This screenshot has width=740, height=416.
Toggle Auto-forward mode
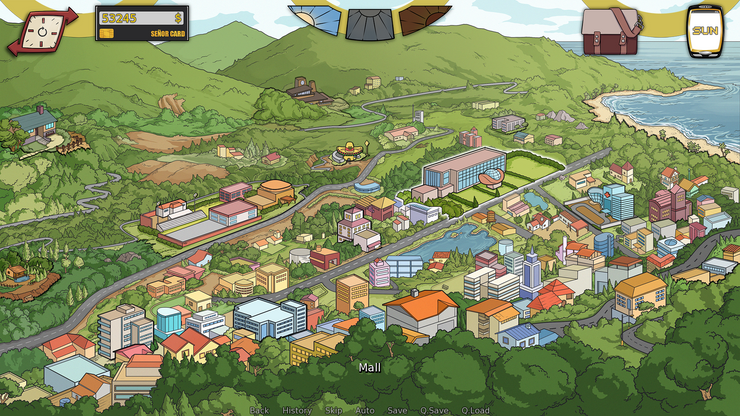click(365, 410)
